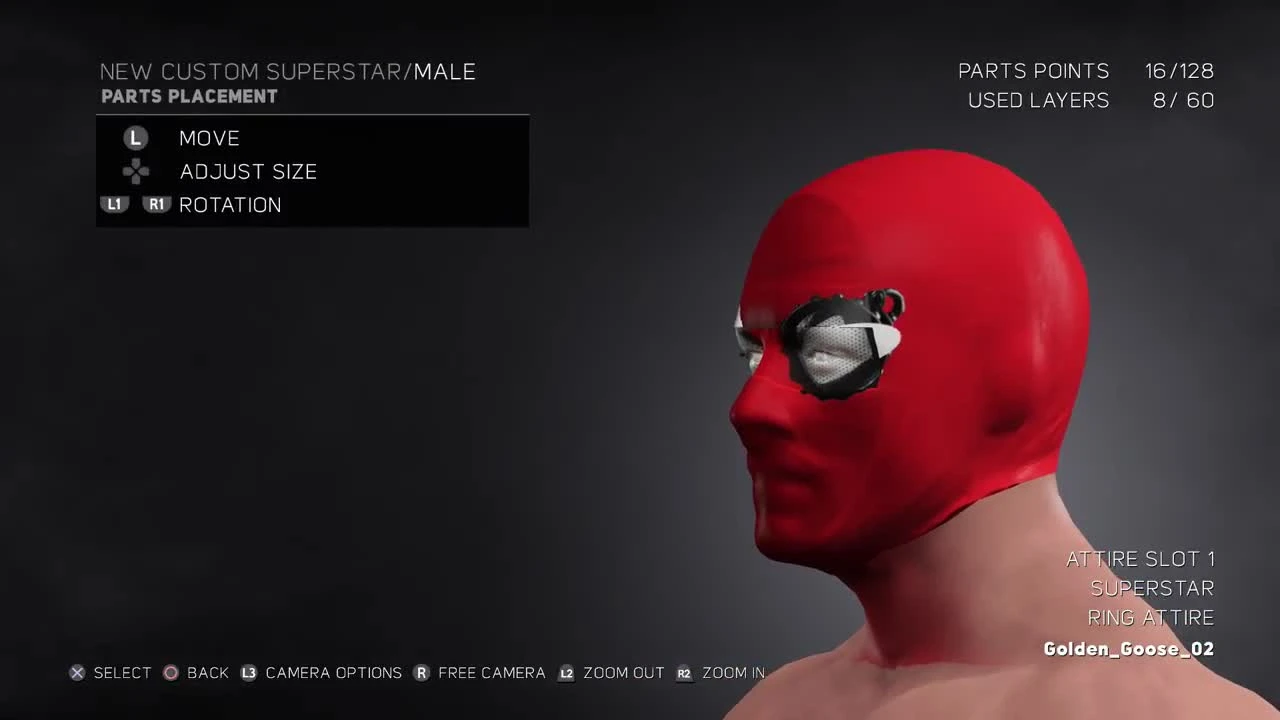Click the L2 Zoom Out trigger icon
Image resolution: width=1280 pixels, height=720 pixels.
point(566,673)
